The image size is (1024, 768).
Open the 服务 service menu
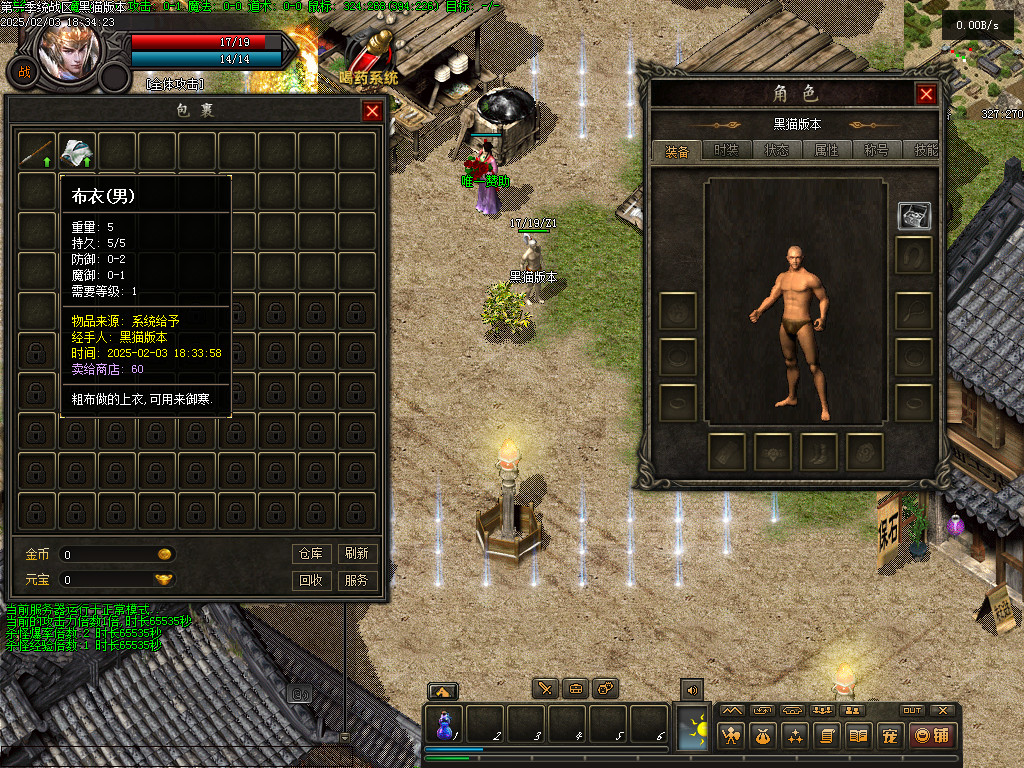pos(356,580)
